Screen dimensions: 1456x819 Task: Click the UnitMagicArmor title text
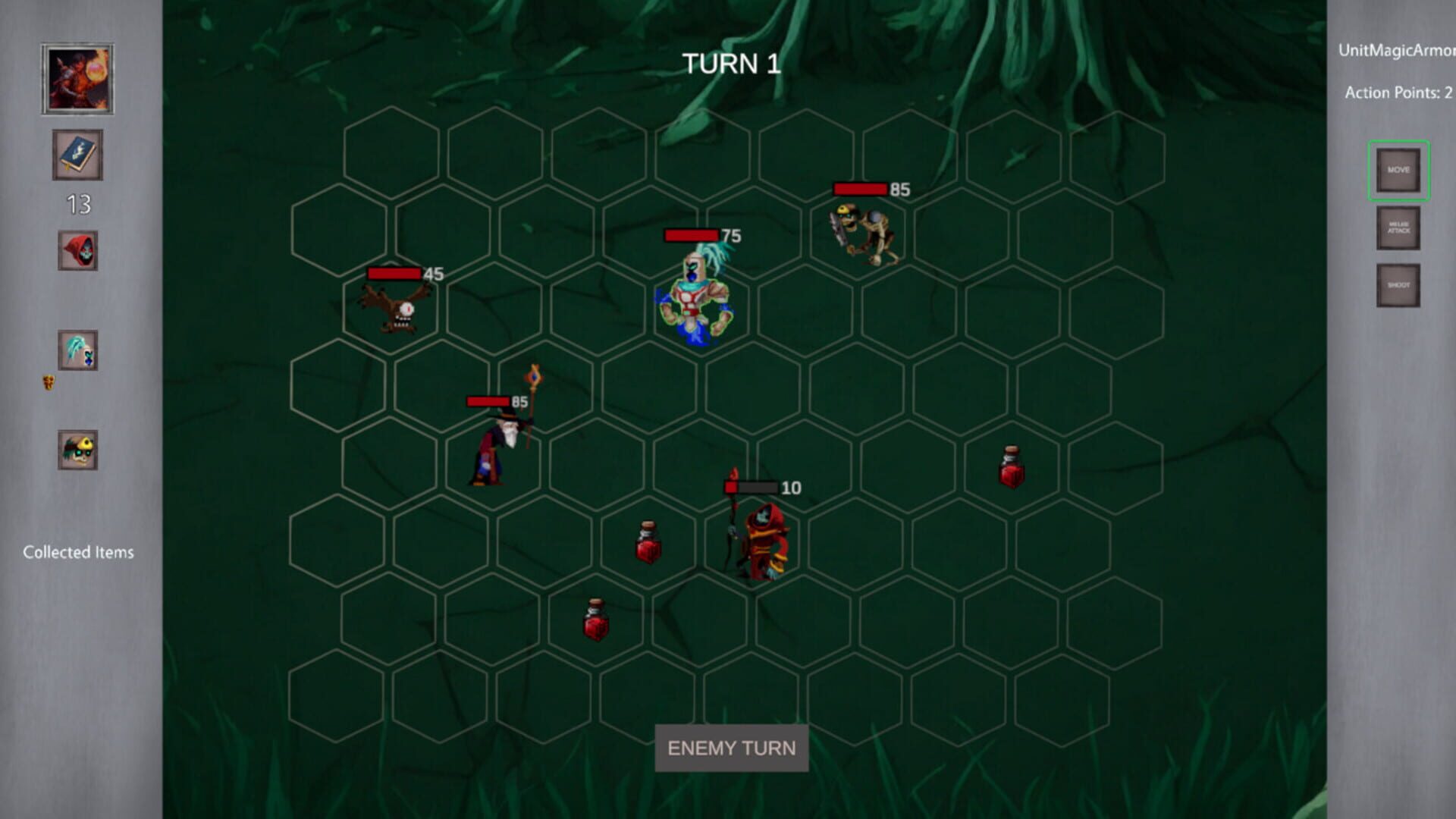tap(1398, 52)
